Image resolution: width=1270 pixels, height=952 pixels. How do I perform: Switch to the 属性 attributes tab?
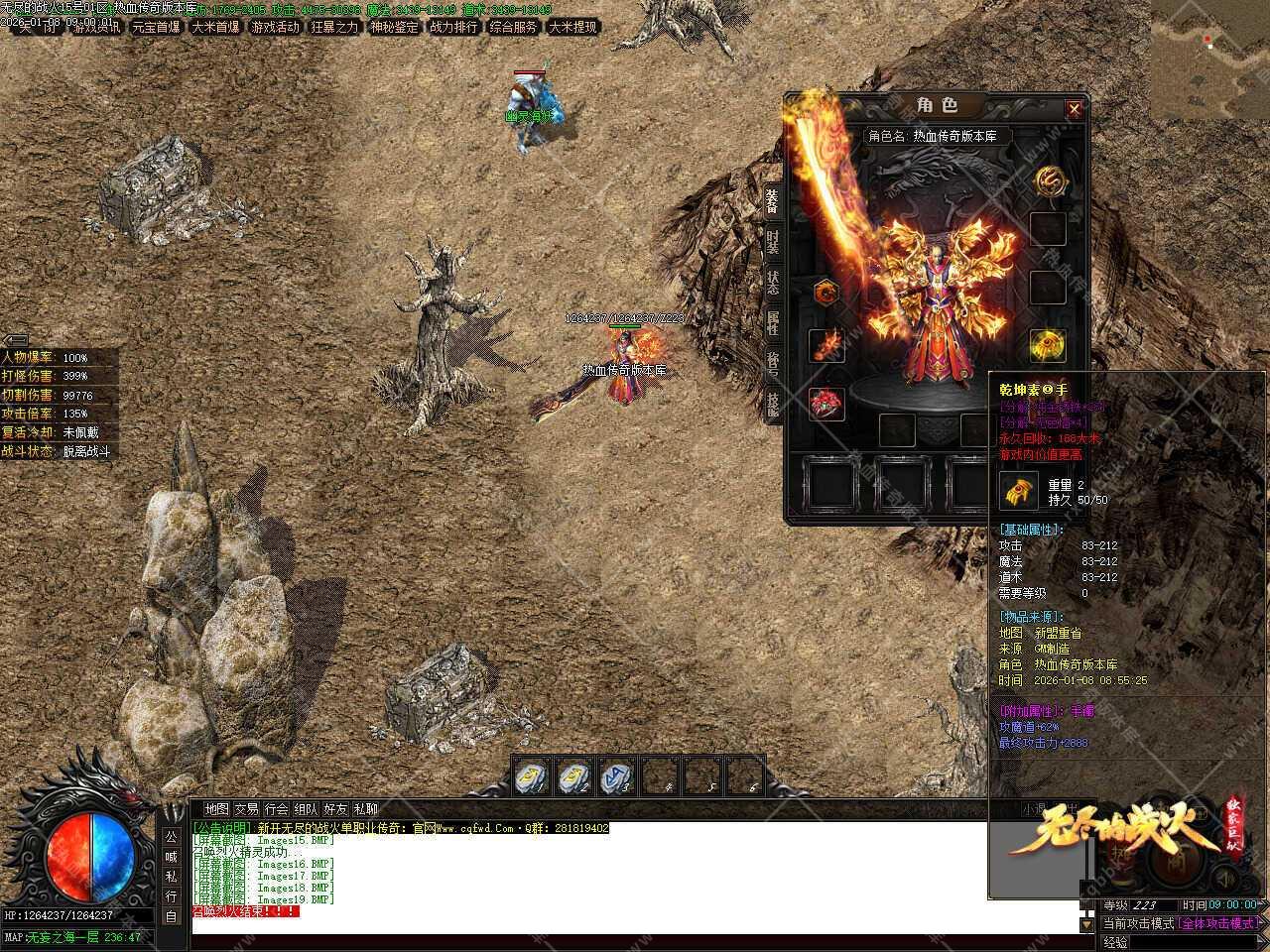coord(772,321)
